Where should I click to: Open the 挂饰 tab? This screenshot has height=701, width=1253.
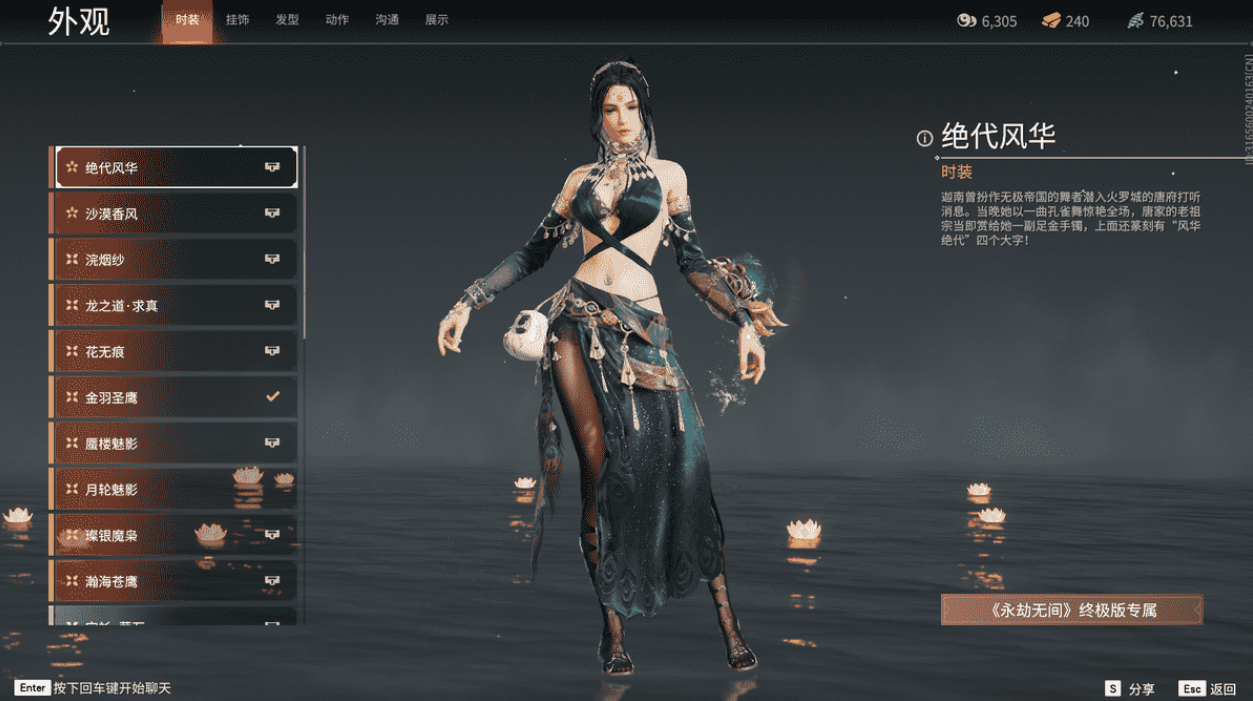pyautogui.click(x=237, y=20)
